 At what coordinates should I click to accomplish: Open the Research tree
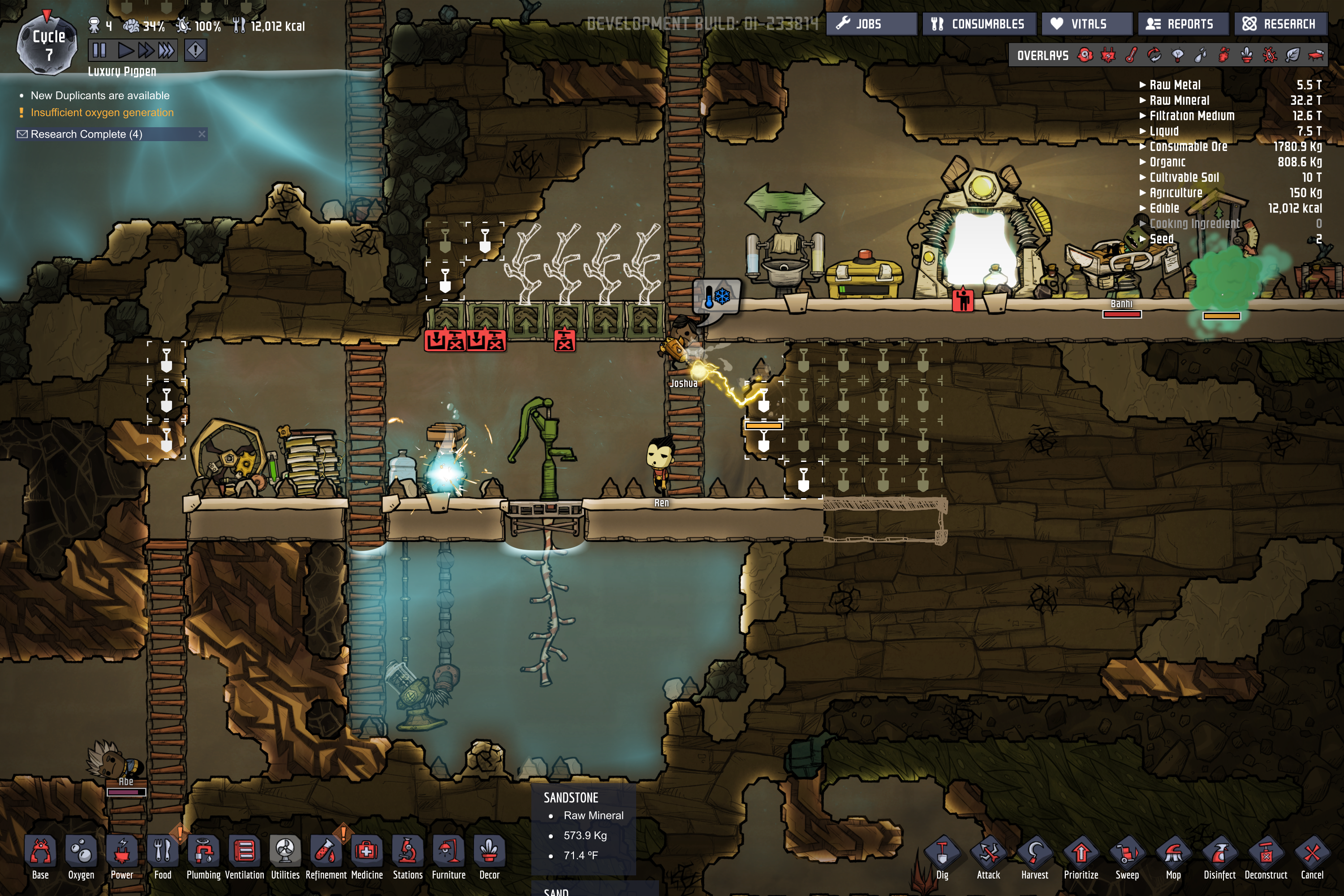pyautogui.click(x=1280, y=24)
